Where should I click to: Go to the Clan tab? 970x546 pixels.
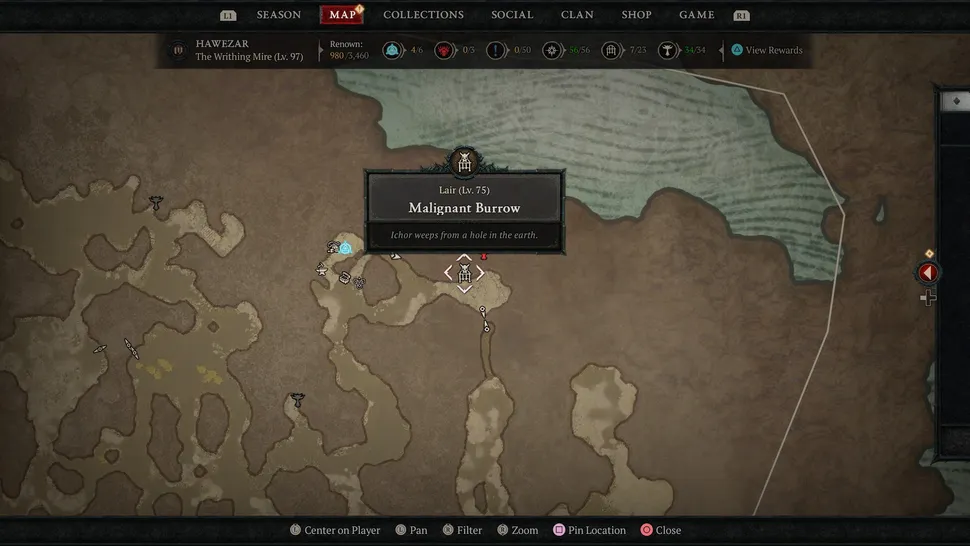pyautogui.click(x=577, y=15)
